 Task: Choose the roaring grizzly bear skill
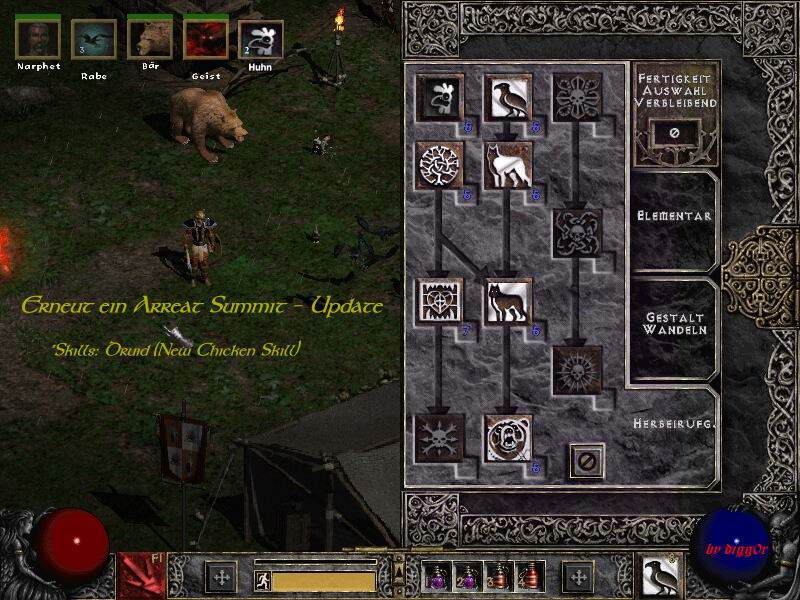[508, 438]
